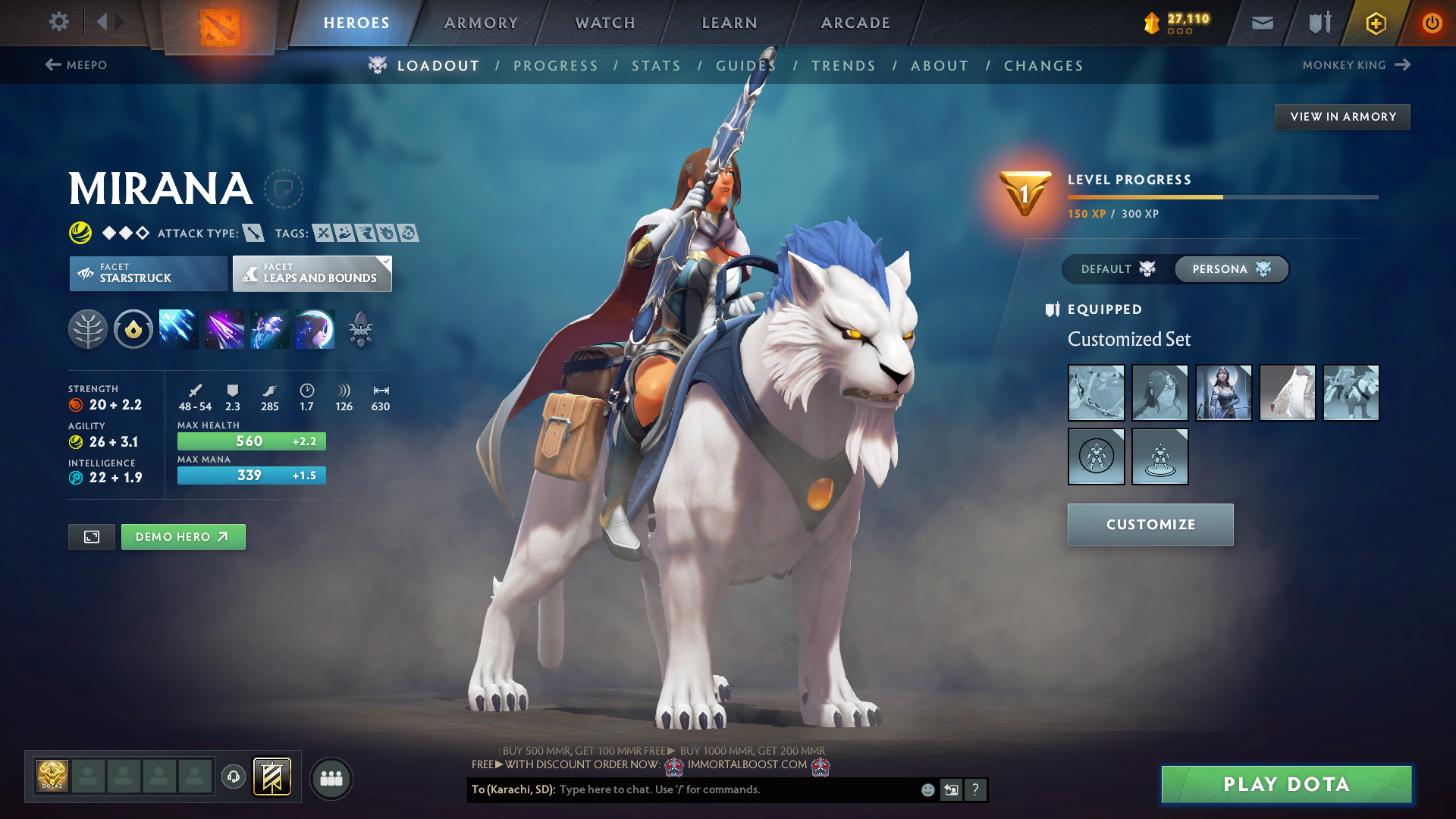This screenshot has height=819, width=1456.
Task: Show the hero Stats section
Action: pos(656,66)
